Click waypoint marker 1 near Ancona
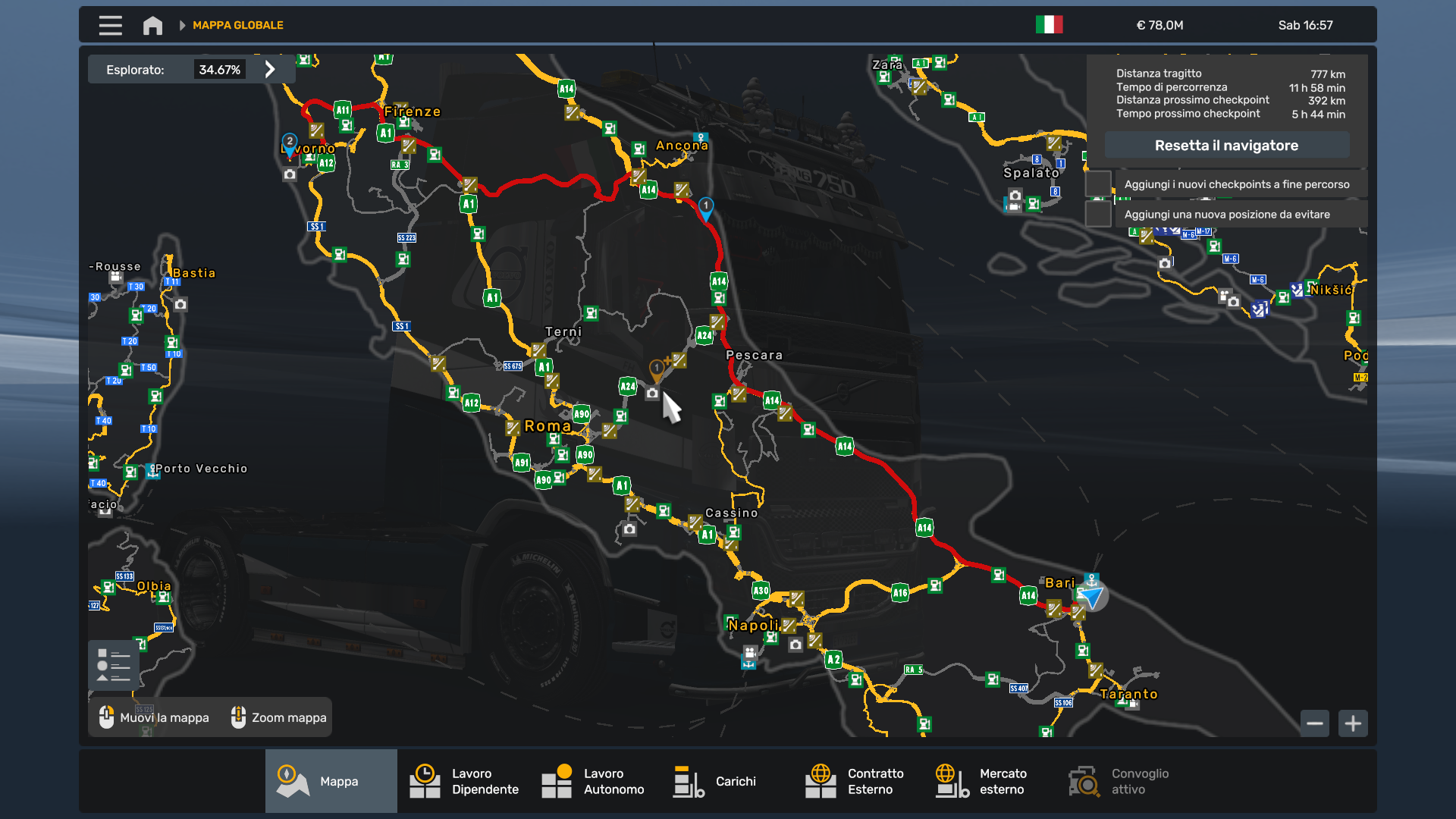This screenshot has width=1456, height=819. [706, 206]
